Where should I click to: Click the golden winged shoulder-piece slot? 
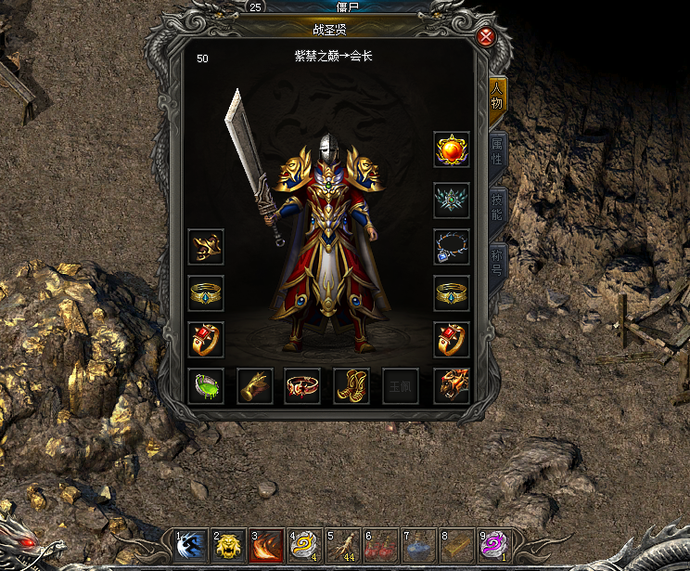206,246
